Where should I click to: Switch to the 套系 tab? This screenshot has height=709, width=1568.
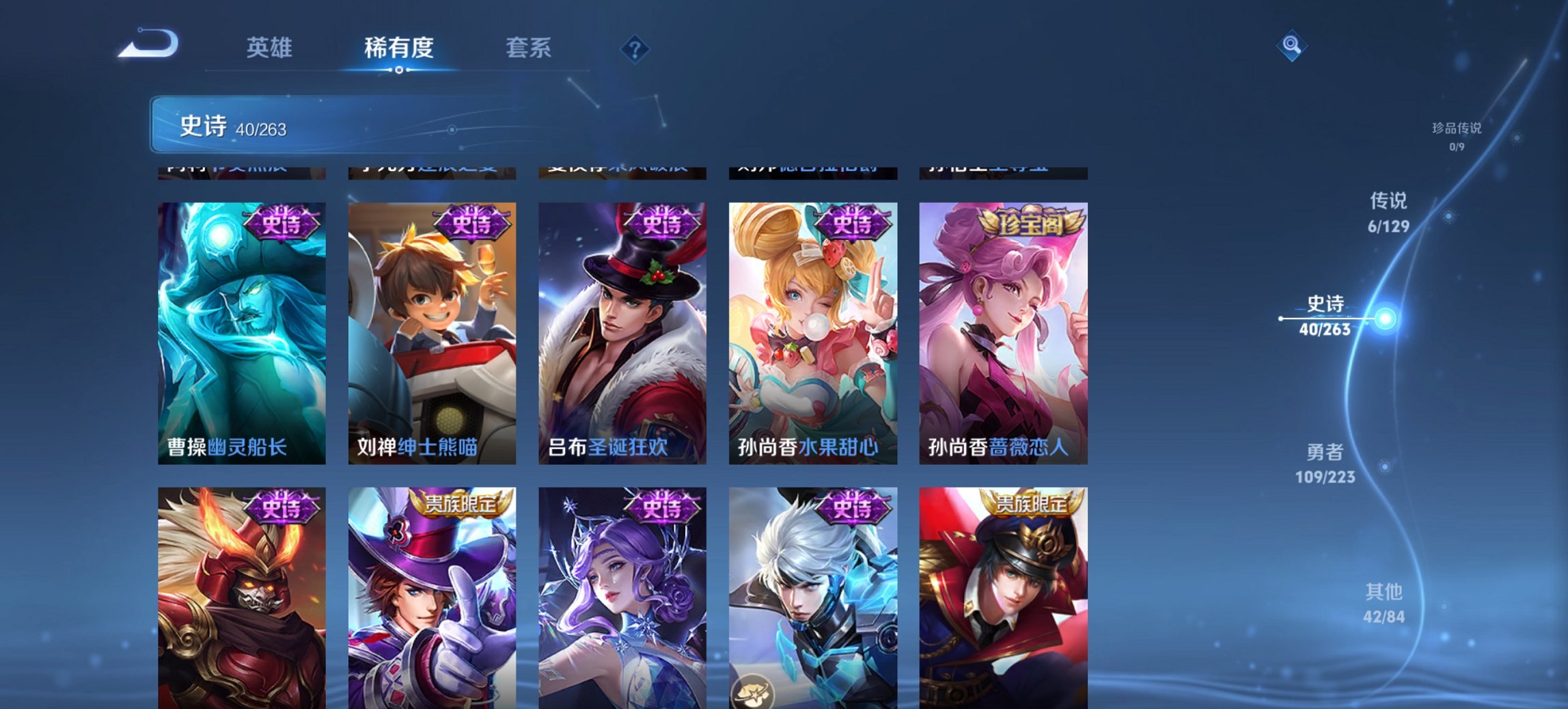tap(529, 48)
